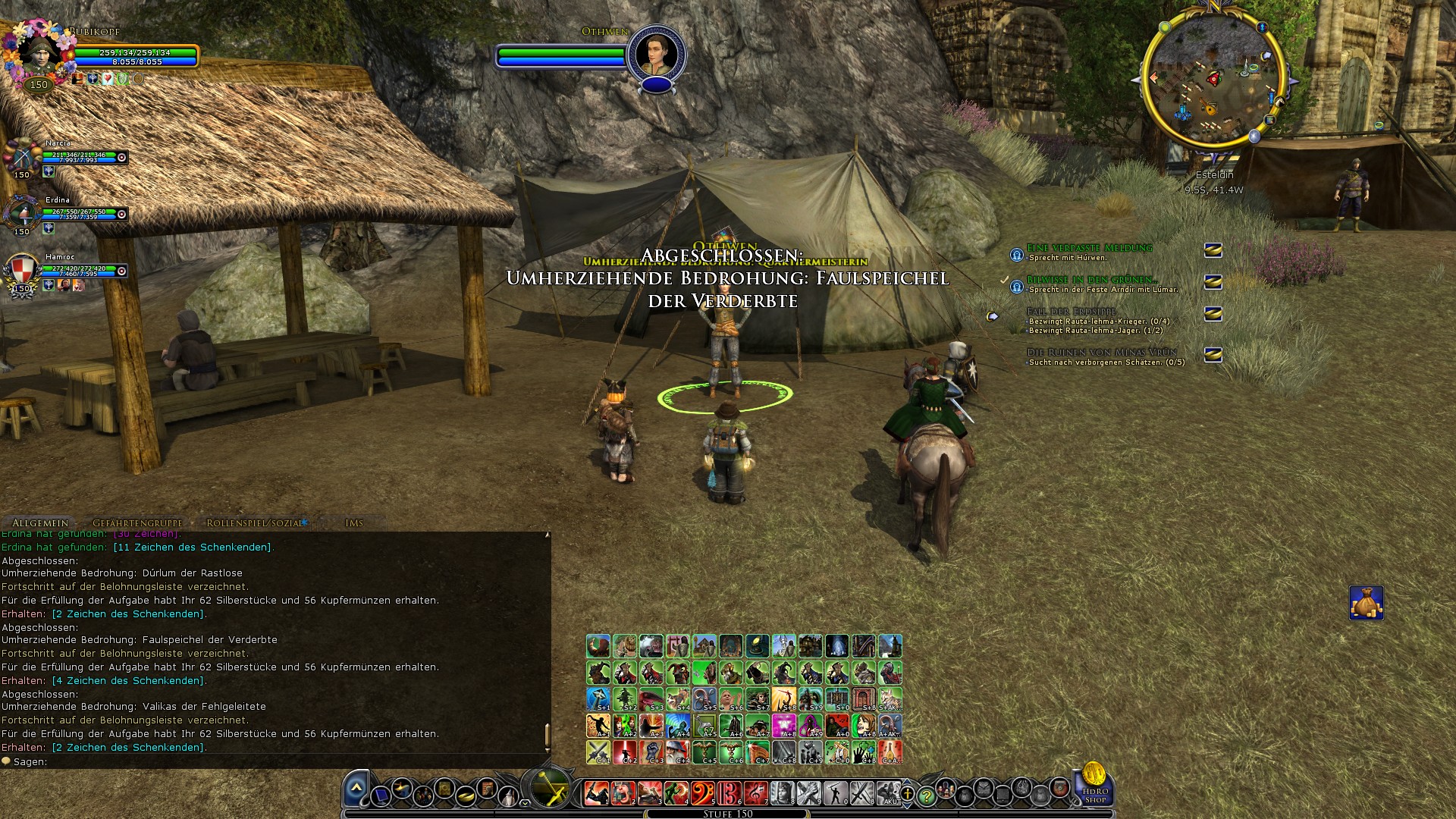1456x819 pixels.
Task: Select the Allgemein chat tab
Action: (x=40, y=522)
